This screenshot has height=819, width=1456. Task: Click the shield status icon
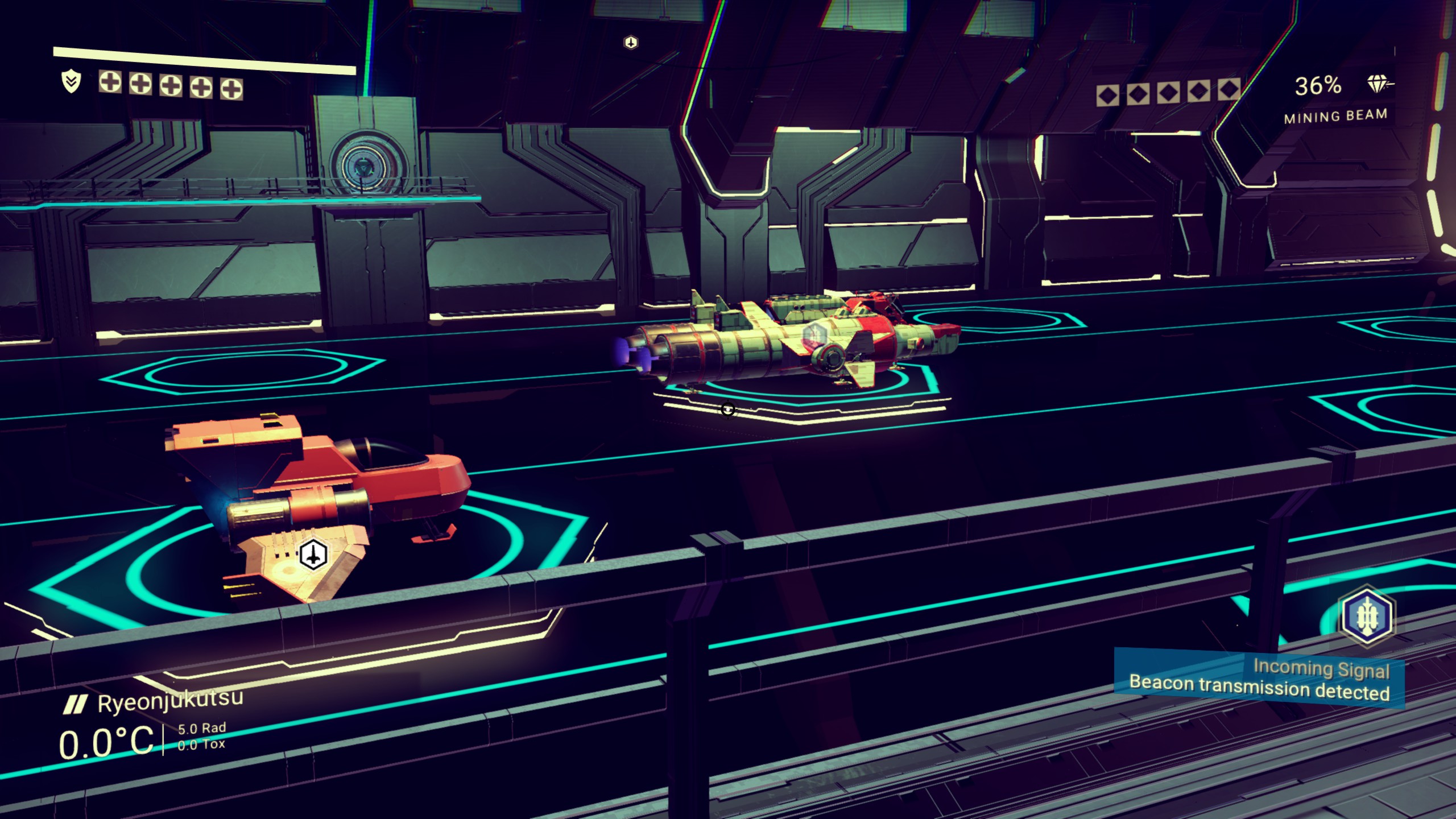pos(71,82)
